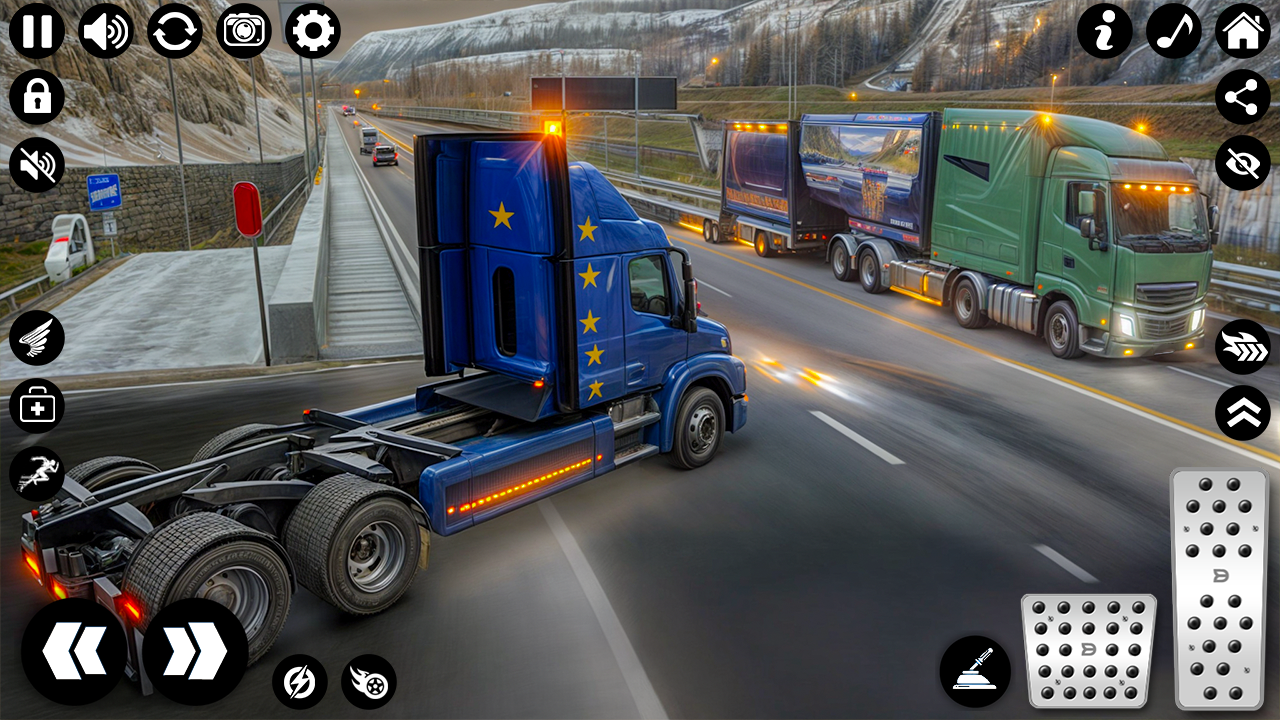Steer right with the double-chevron arrow
1280x720 pixels.
pos(195,652)
